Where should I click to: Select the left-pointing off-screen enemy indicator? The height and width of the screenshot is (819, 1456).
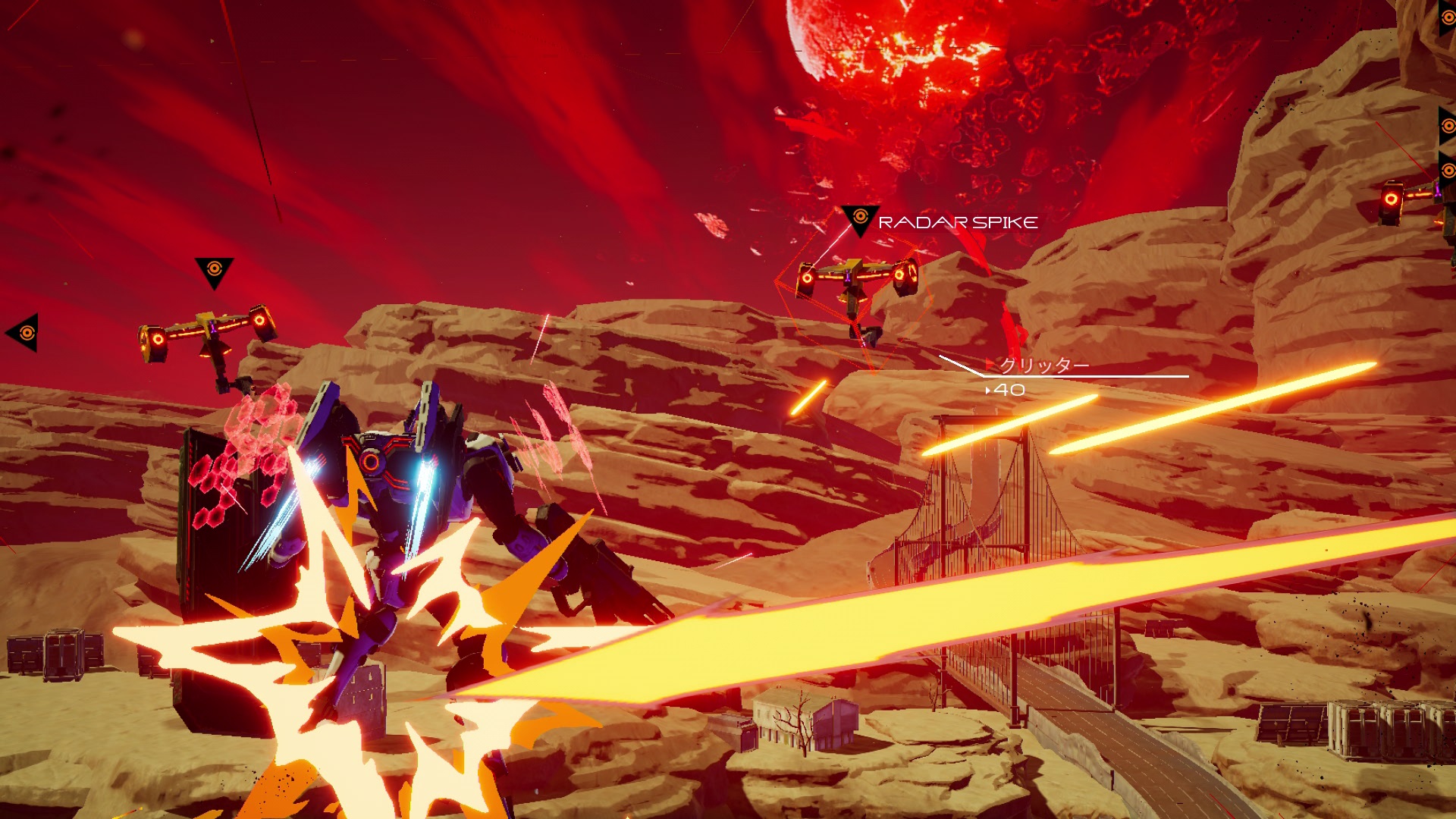pyautogui.click(x=24, y=332)
